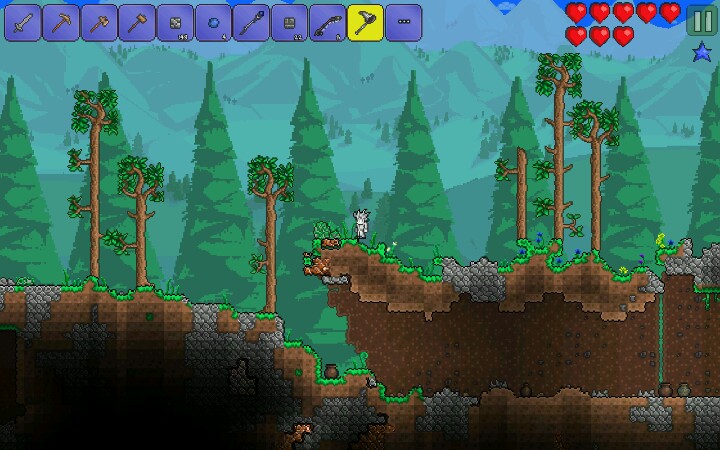Equip the blue-tipped spear slot
720x450 pixels.
coord(250,21)
